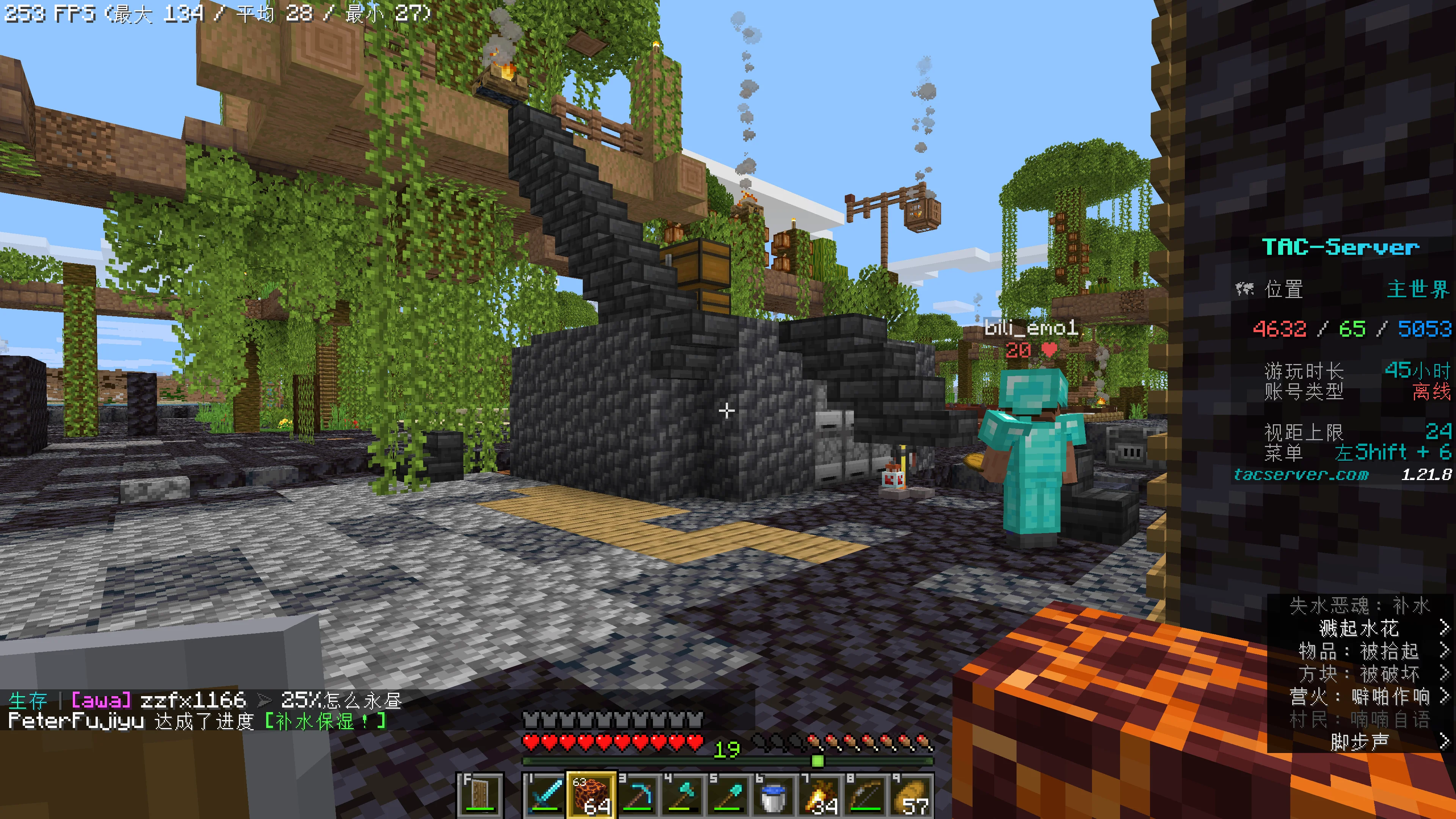Select the magma block stack slot
1456x819 pixels.
[591, 794]
